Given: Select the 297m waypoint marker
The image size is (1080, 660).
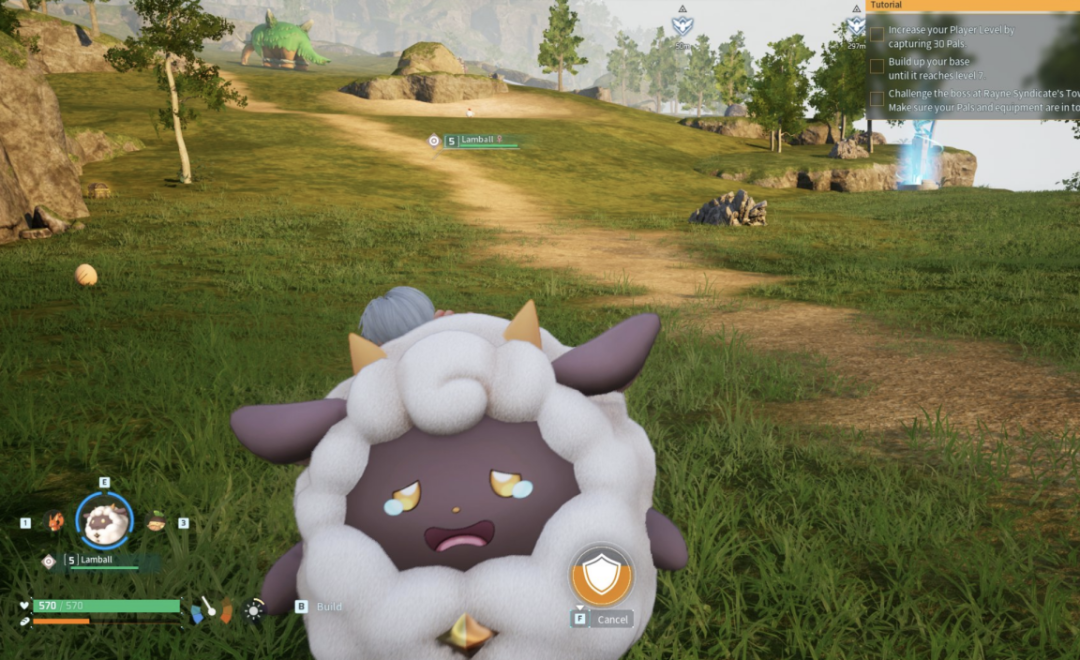Looking at the screenshot, I should (856, 27).
